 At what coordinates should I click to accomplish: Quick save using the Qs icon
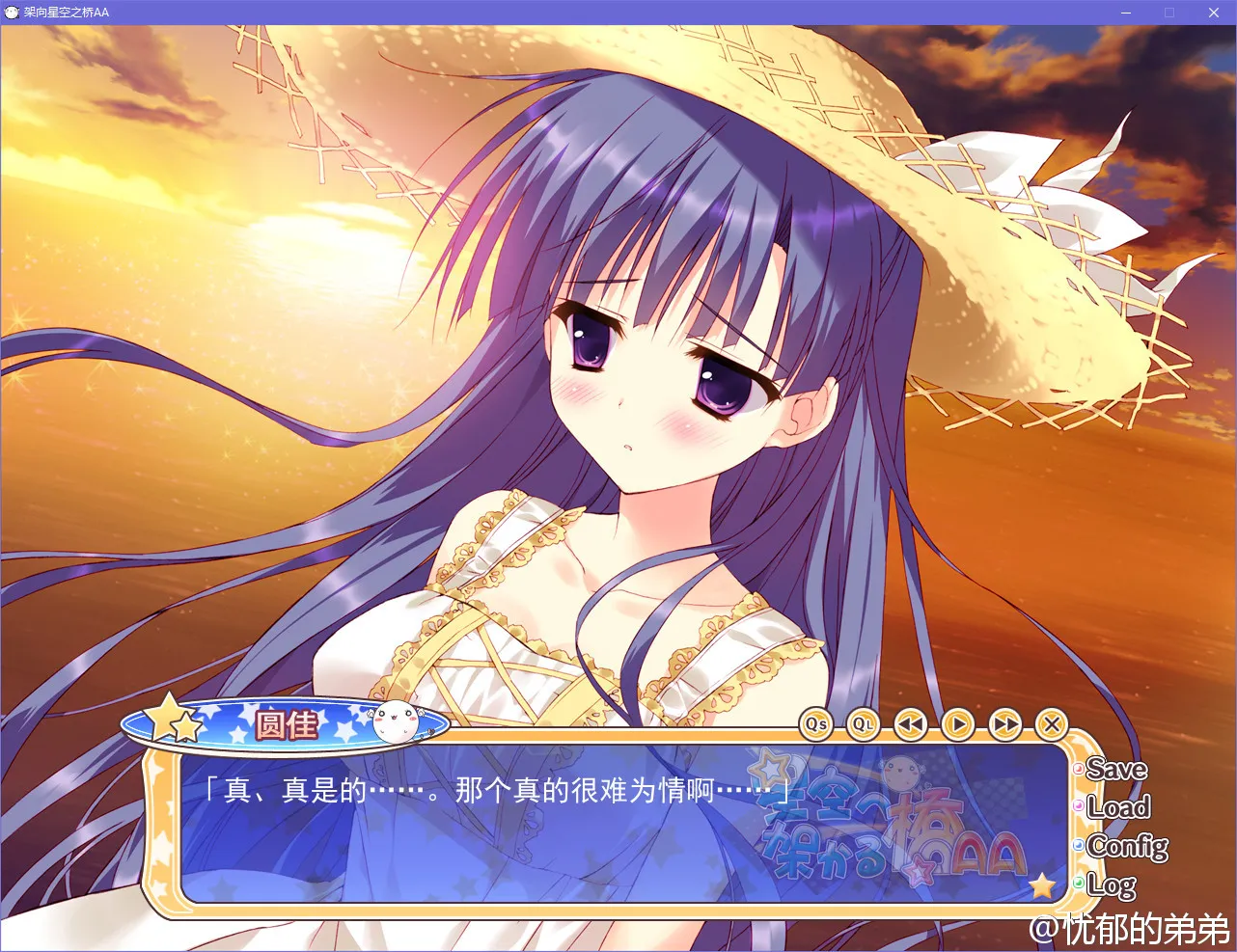[x=816, y=725]
